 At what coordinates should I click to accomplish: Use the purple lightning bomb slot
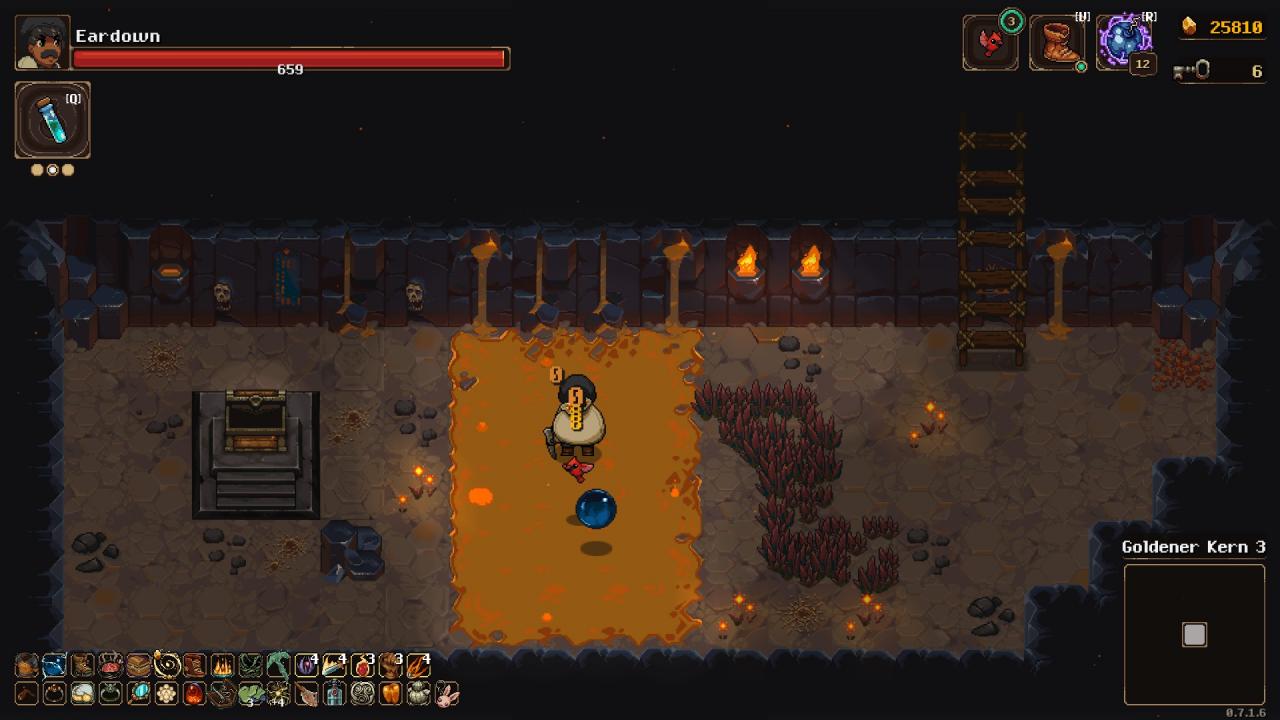[1124, 42]
